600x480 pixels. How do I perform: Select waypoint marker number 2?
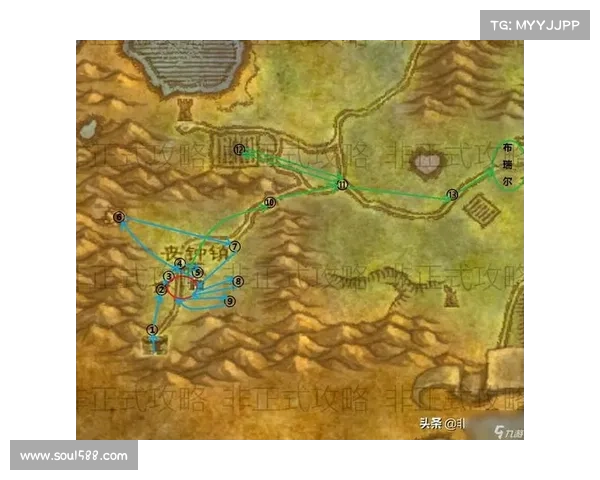(x=160, y=290)
